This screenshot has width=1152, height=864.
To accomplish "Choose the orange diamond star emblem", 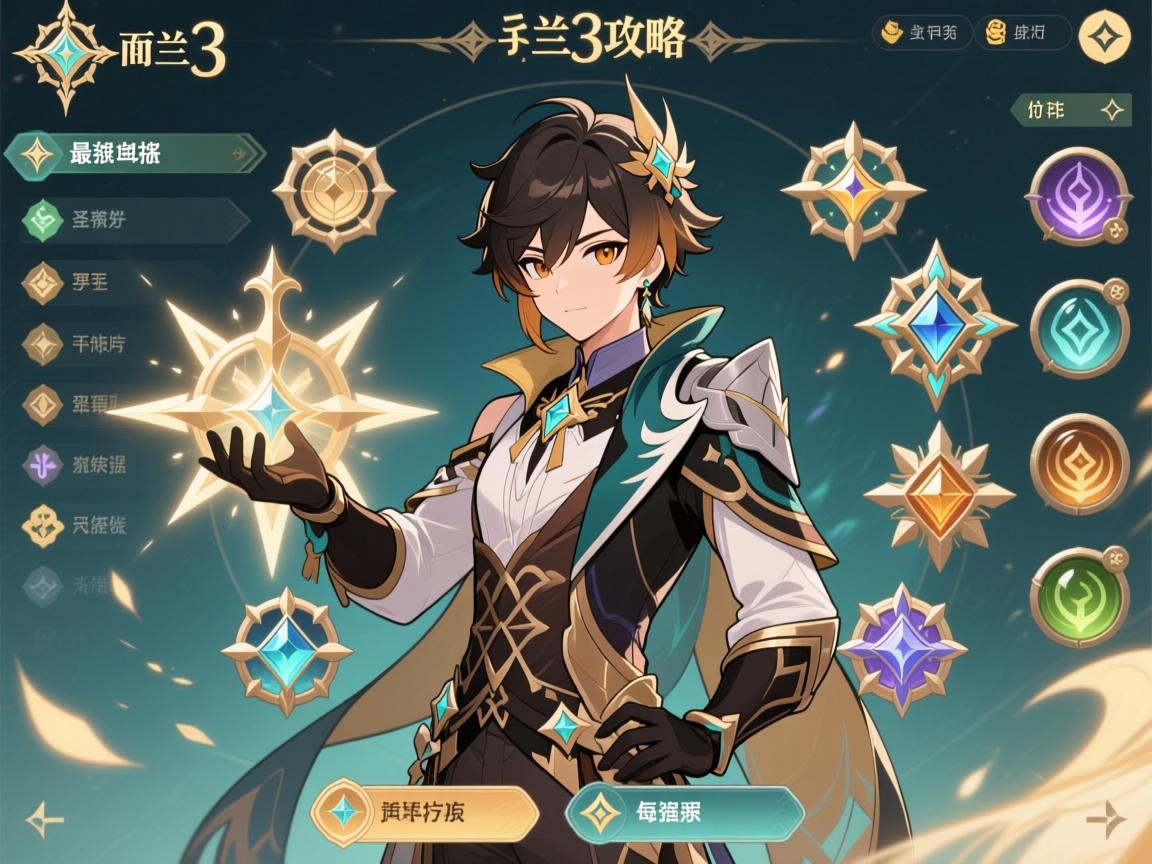I will click(x=938, y=495).
